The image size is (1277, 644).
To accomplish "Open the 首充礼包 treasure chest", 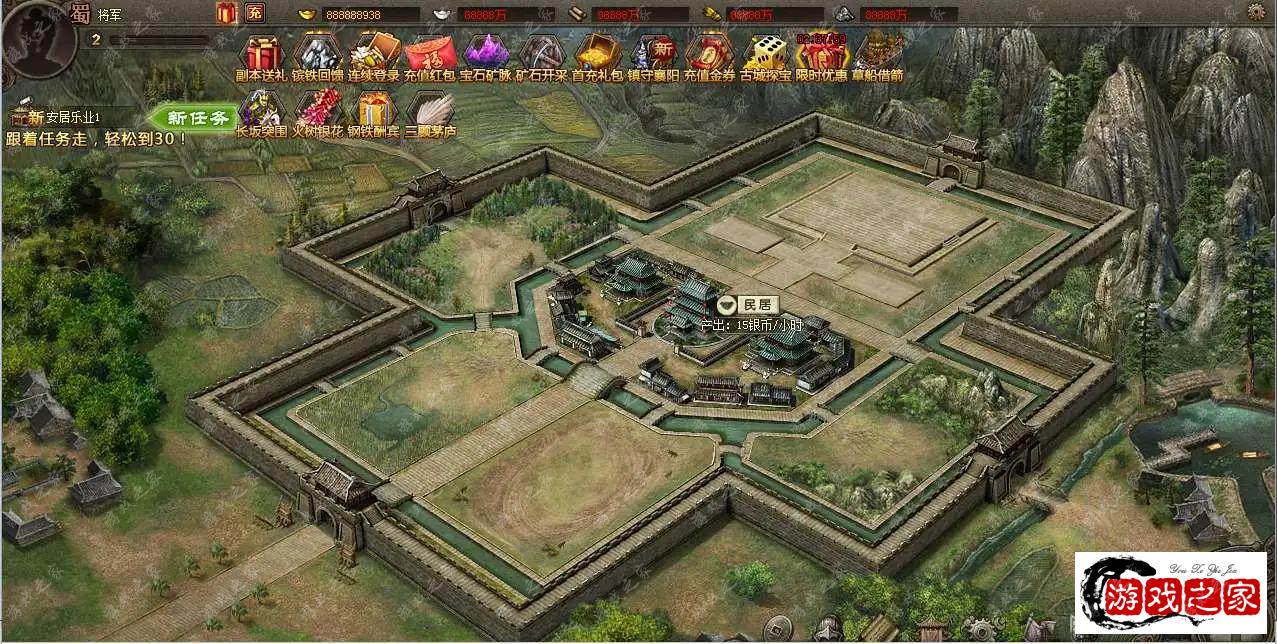I will 598,53.
